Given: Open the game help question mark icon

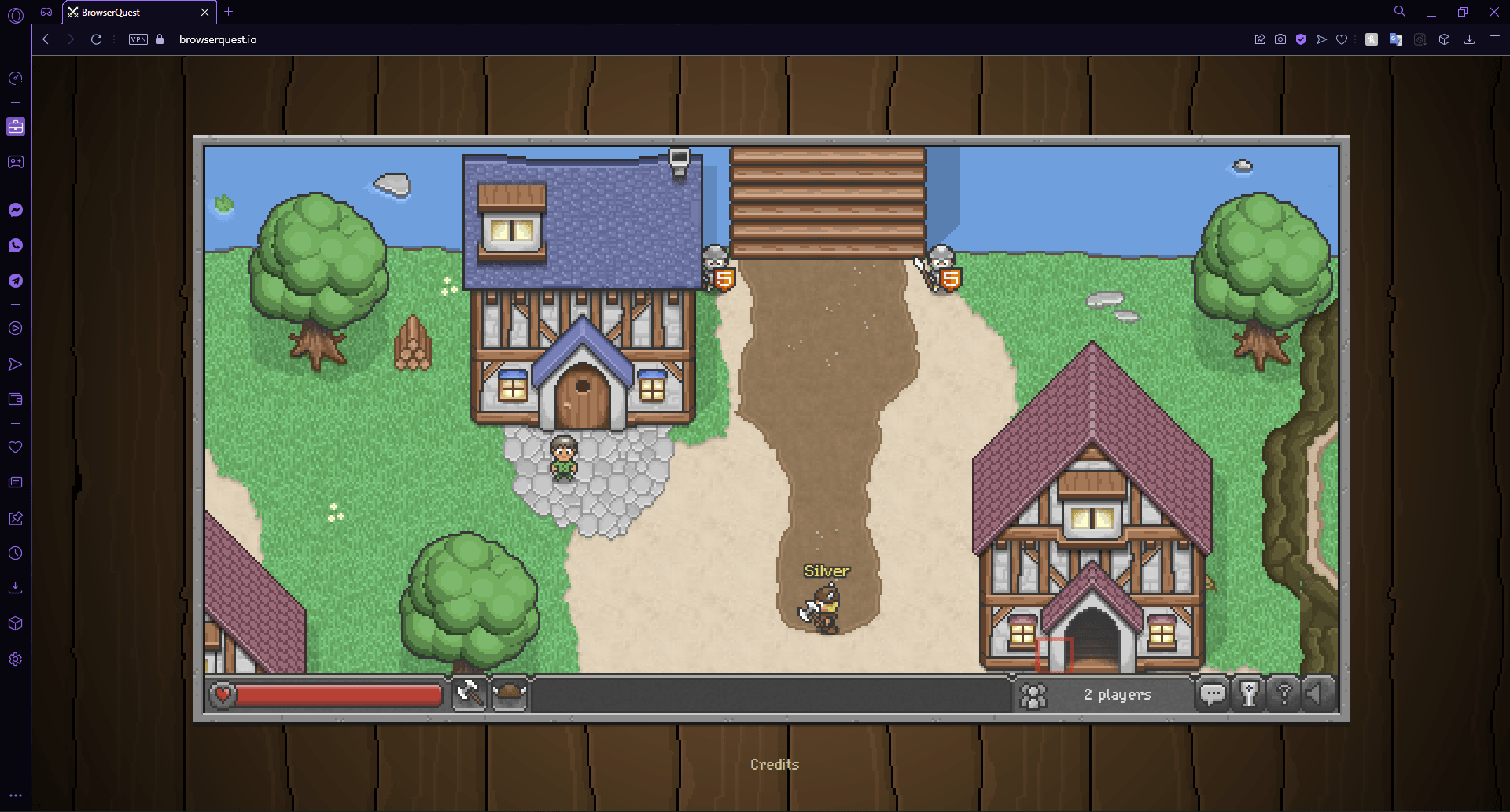Looking at the screenshot, I should tap(1285, 694).
